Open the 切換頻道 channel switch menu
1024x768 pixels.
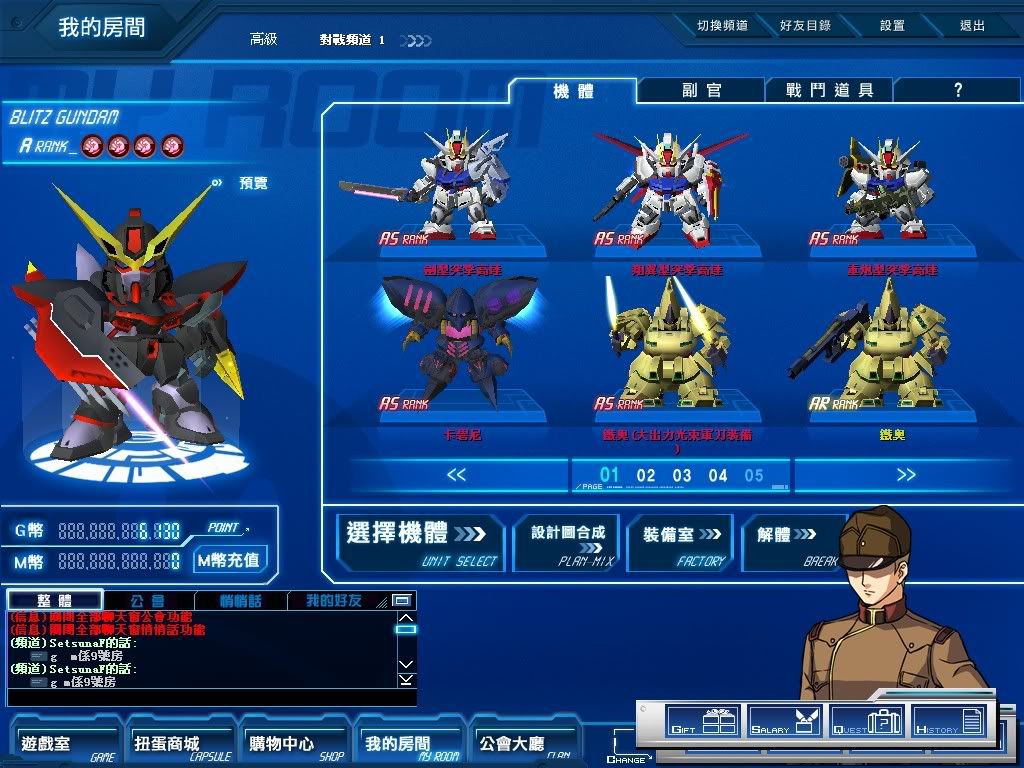(722, 26)
